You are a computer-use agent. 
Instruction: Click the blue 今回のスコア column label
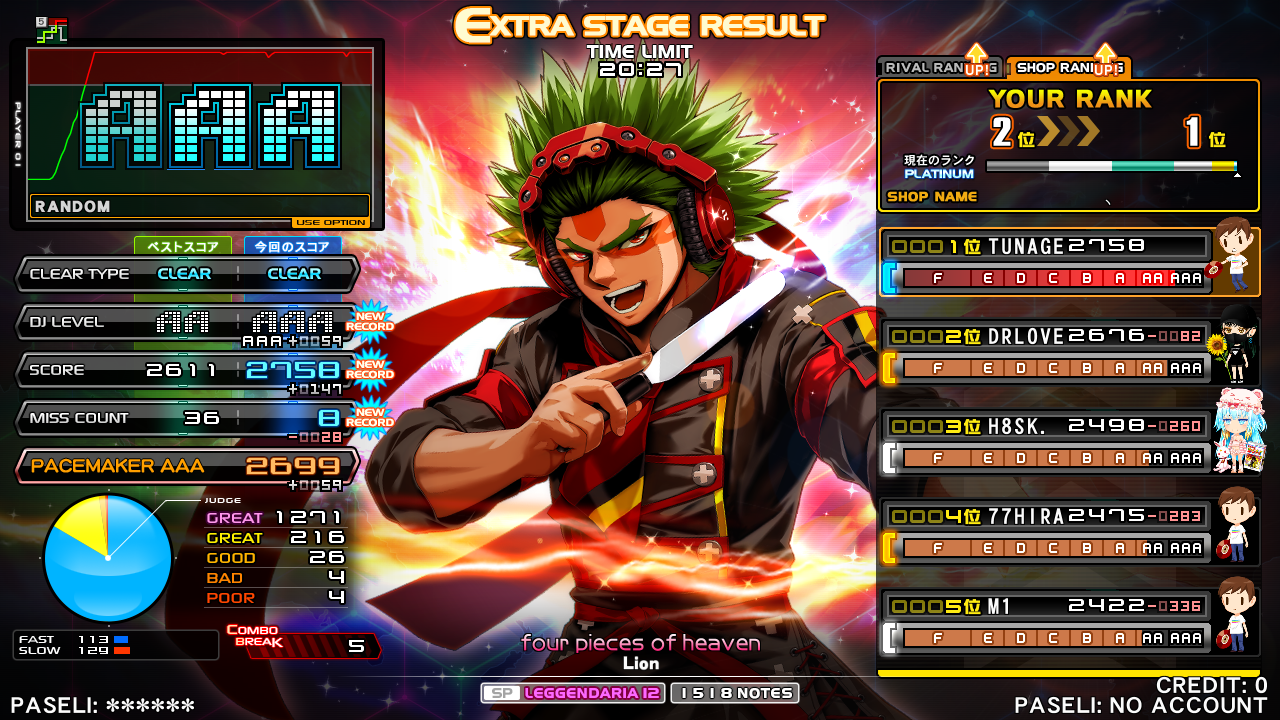tap(293, 246)
